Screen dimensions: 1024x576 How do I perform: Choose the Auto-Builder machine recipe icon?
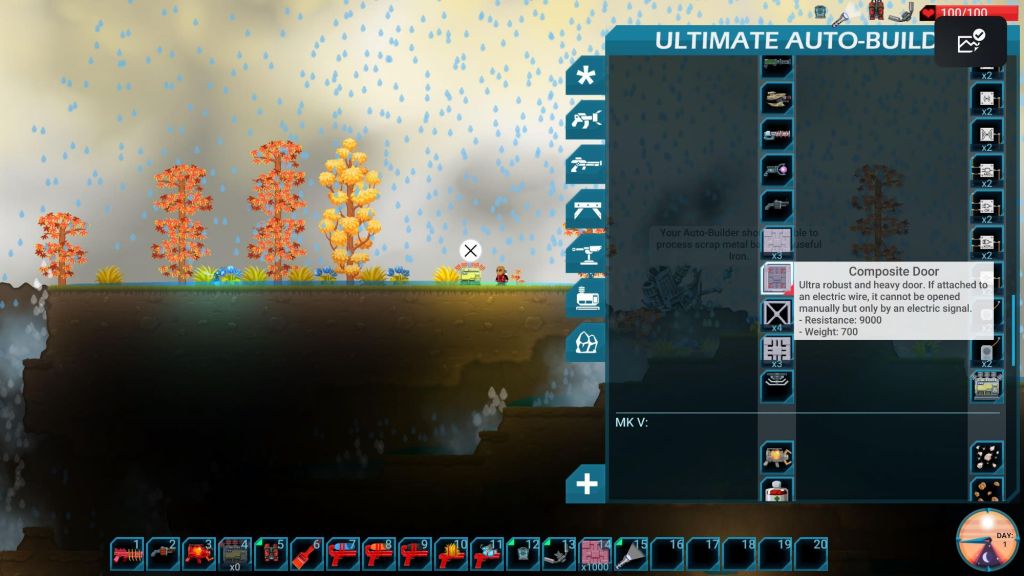coord(987,386)
